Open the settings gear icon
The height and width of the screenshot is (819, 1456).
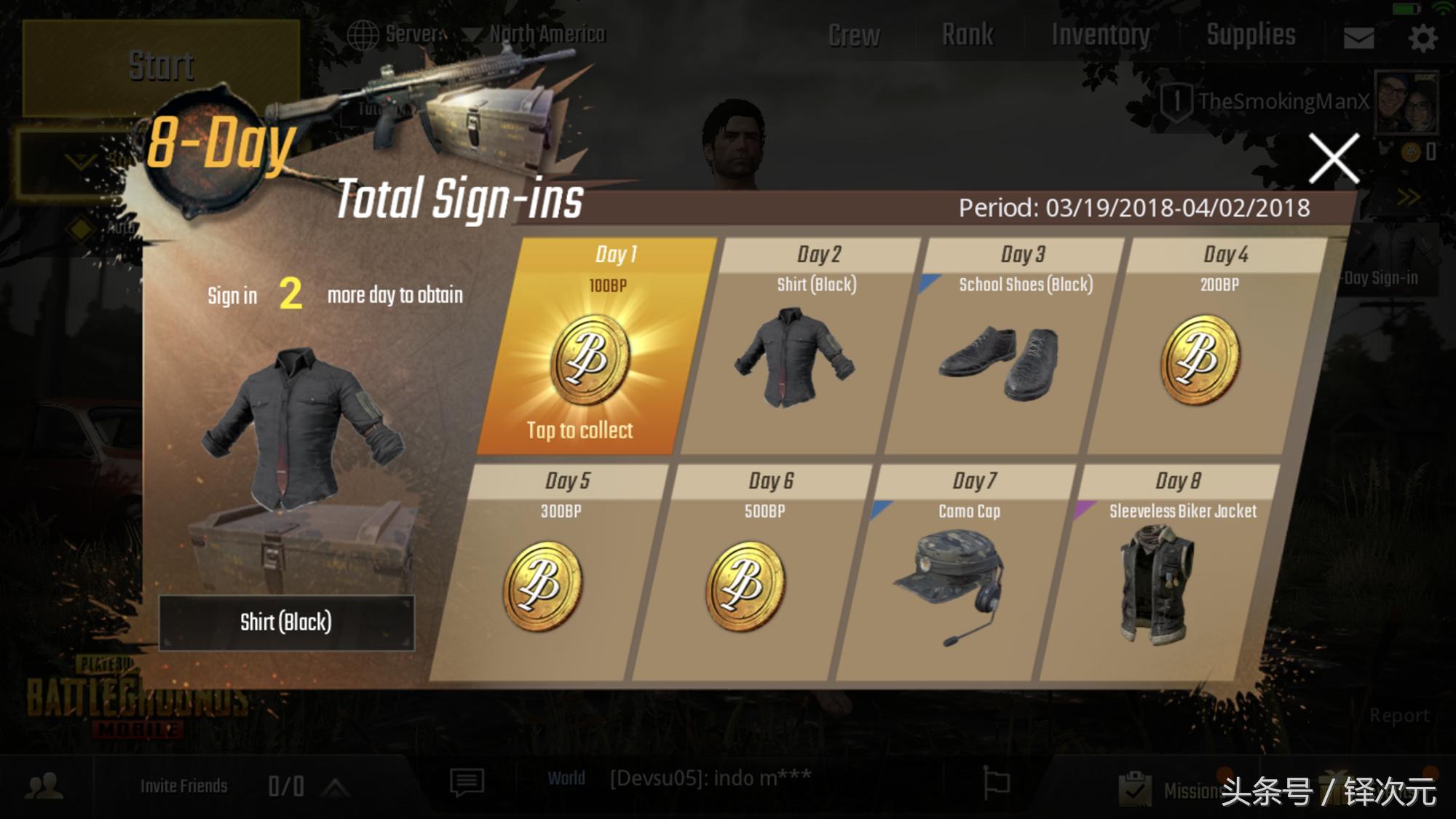(x=1423, y=38)
